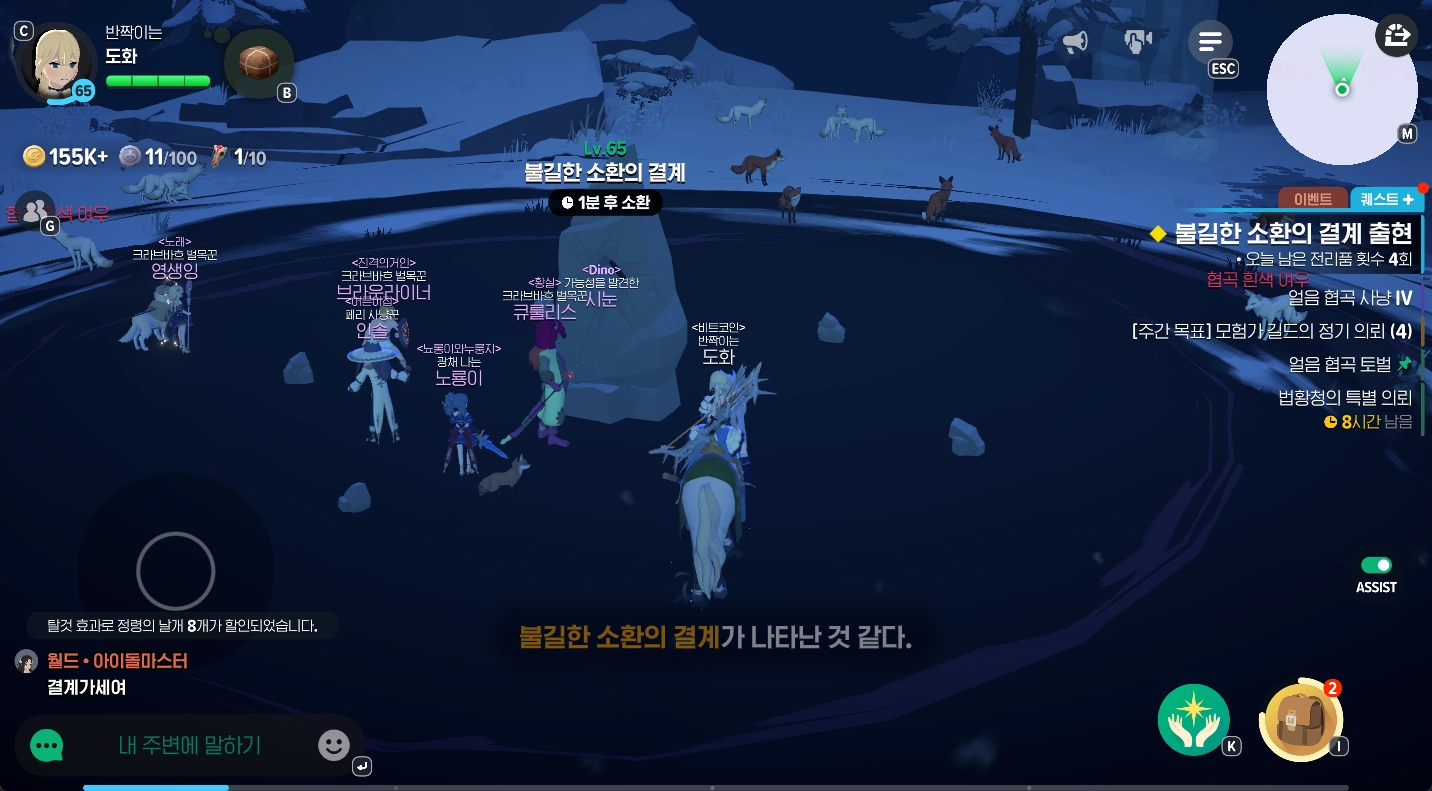Open the ESC hamburger menu
The width and height of the screenshot is (1432, 791).
coord(1211,41)
